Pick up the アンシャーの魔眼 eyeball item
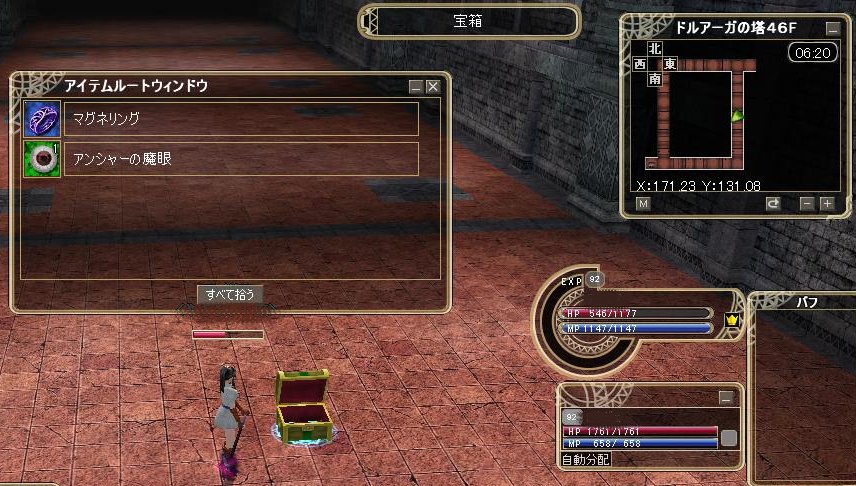The image size is (856, 486). point(42,158)
